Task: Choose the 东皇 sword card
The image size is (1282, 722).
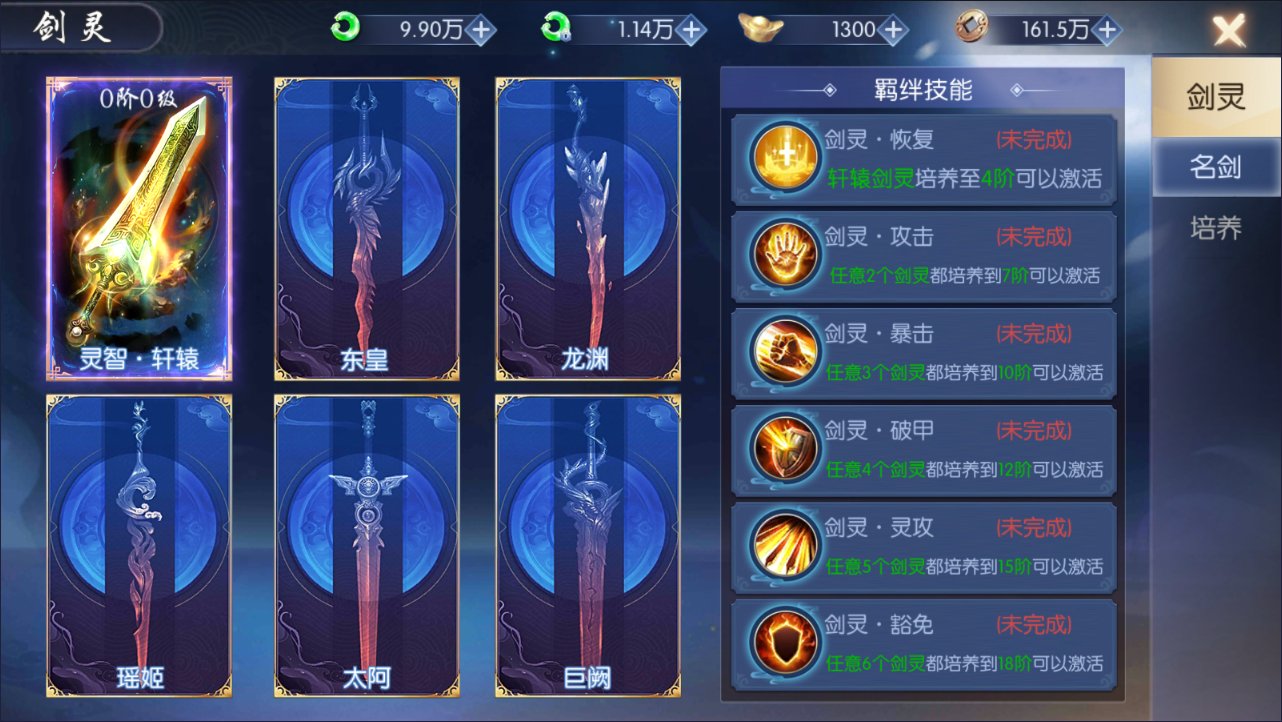Action: coord(367,228)
